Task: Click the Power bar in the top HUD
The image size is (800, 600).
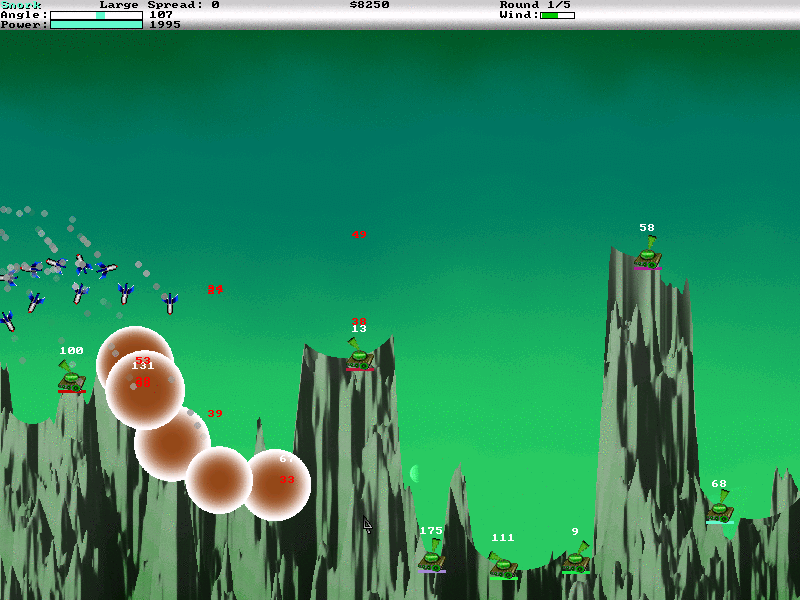Action: click(96, 24)
